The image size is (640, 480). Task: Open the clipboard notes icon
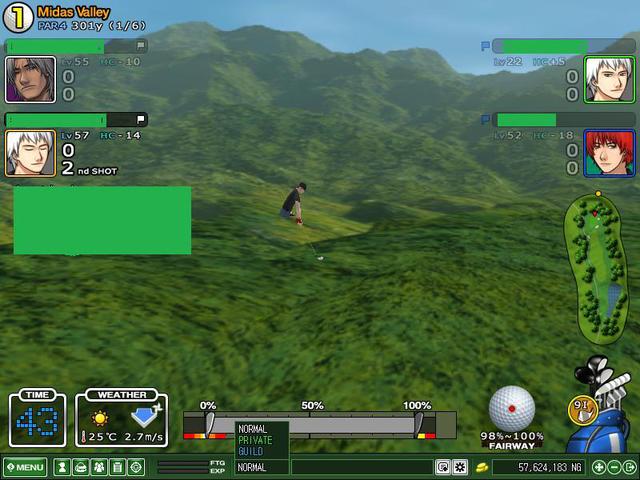pyautogui.click(x=117, y=467)
